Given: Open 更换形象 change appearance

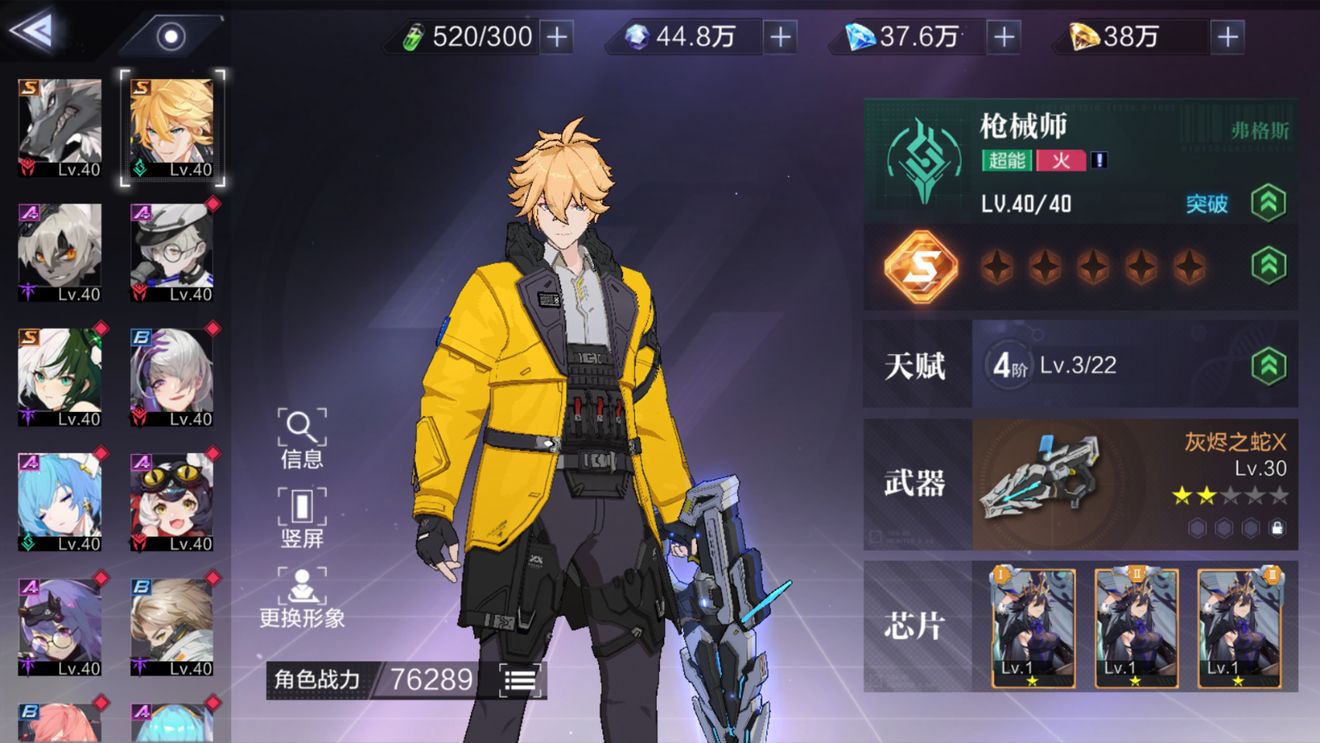Looking at the screenshot, I should 302,597.
